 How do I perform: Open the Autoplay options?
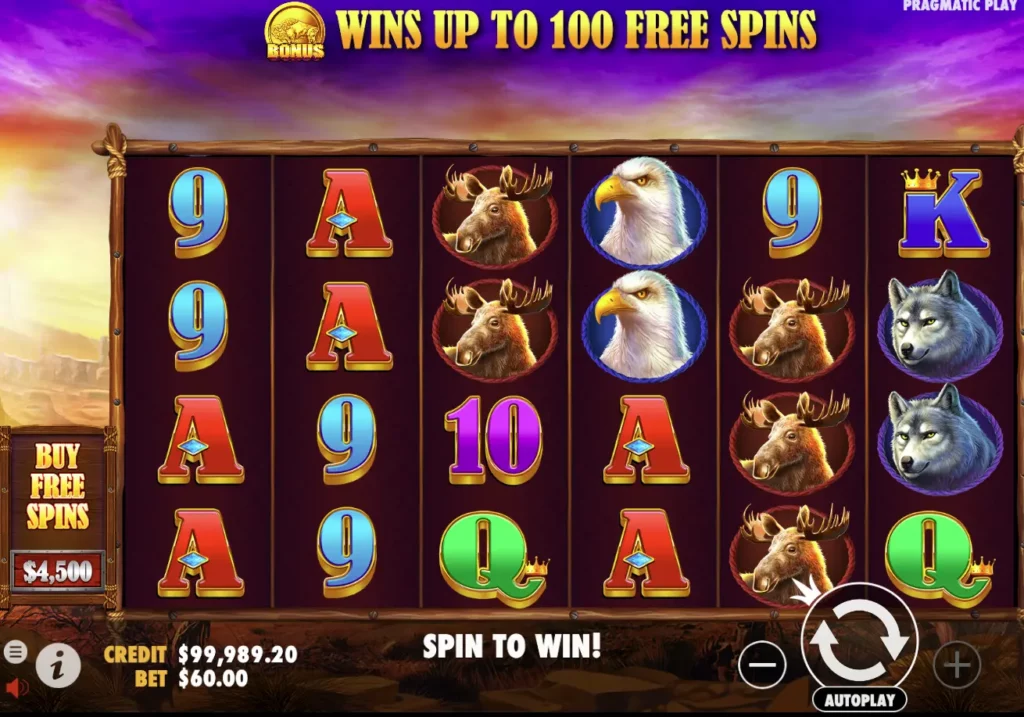pyautogui.click(x=860, y=700)
